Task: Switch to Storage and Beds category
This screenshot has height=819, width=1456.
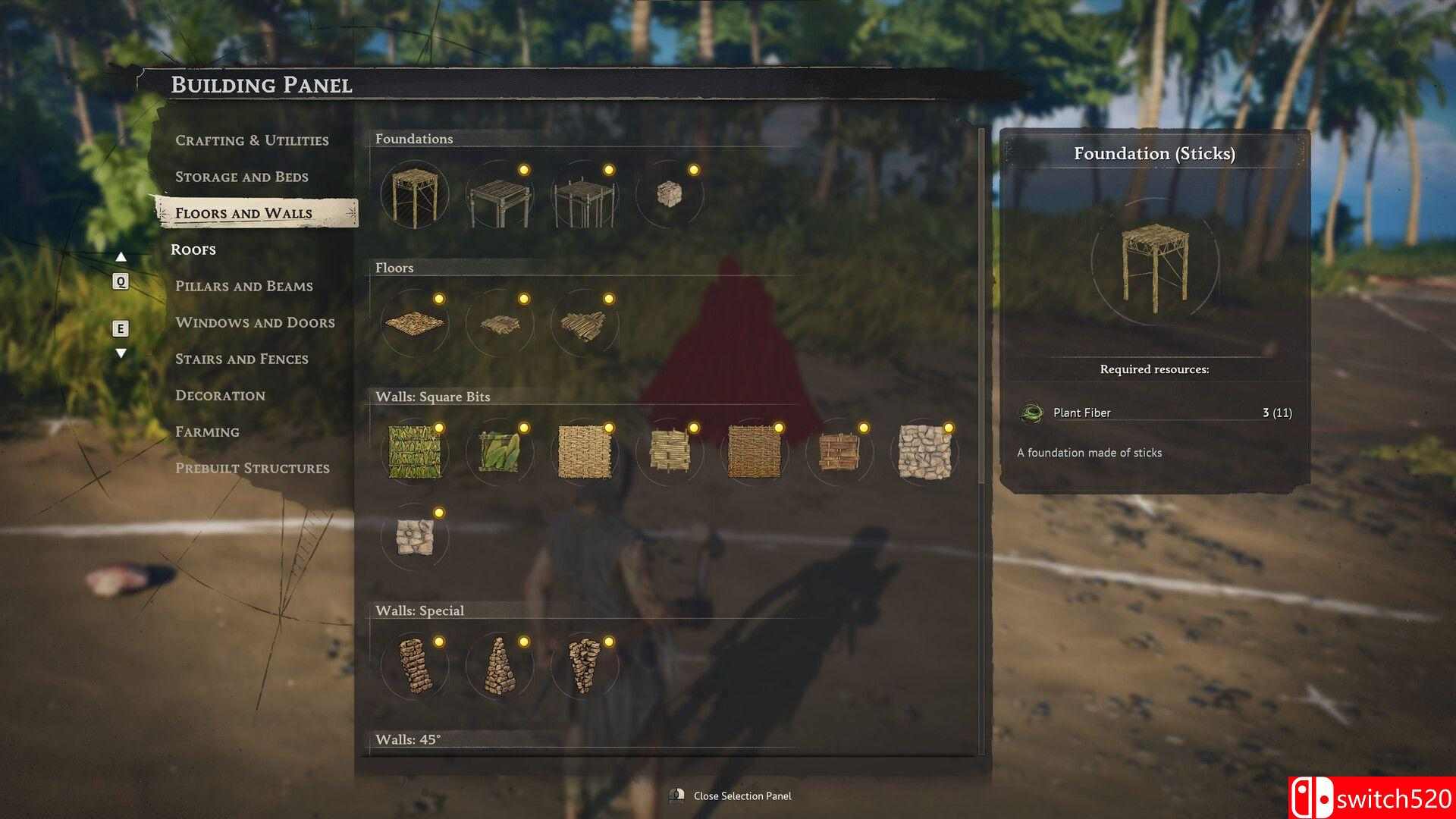Action: click(241, 177)
